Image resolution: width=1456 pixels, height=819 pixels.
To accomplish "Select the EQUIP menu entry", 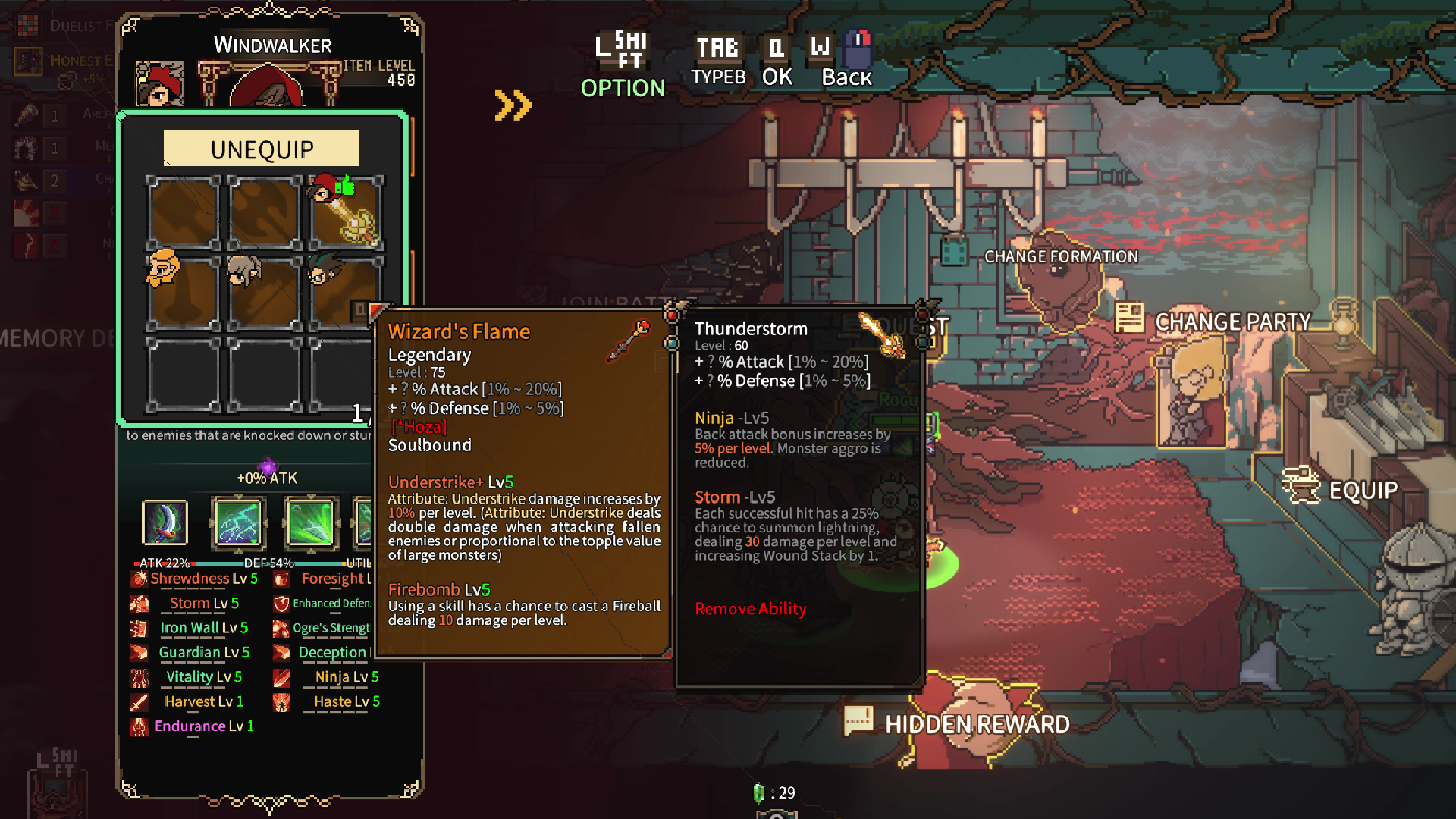I will point(1362,490).
